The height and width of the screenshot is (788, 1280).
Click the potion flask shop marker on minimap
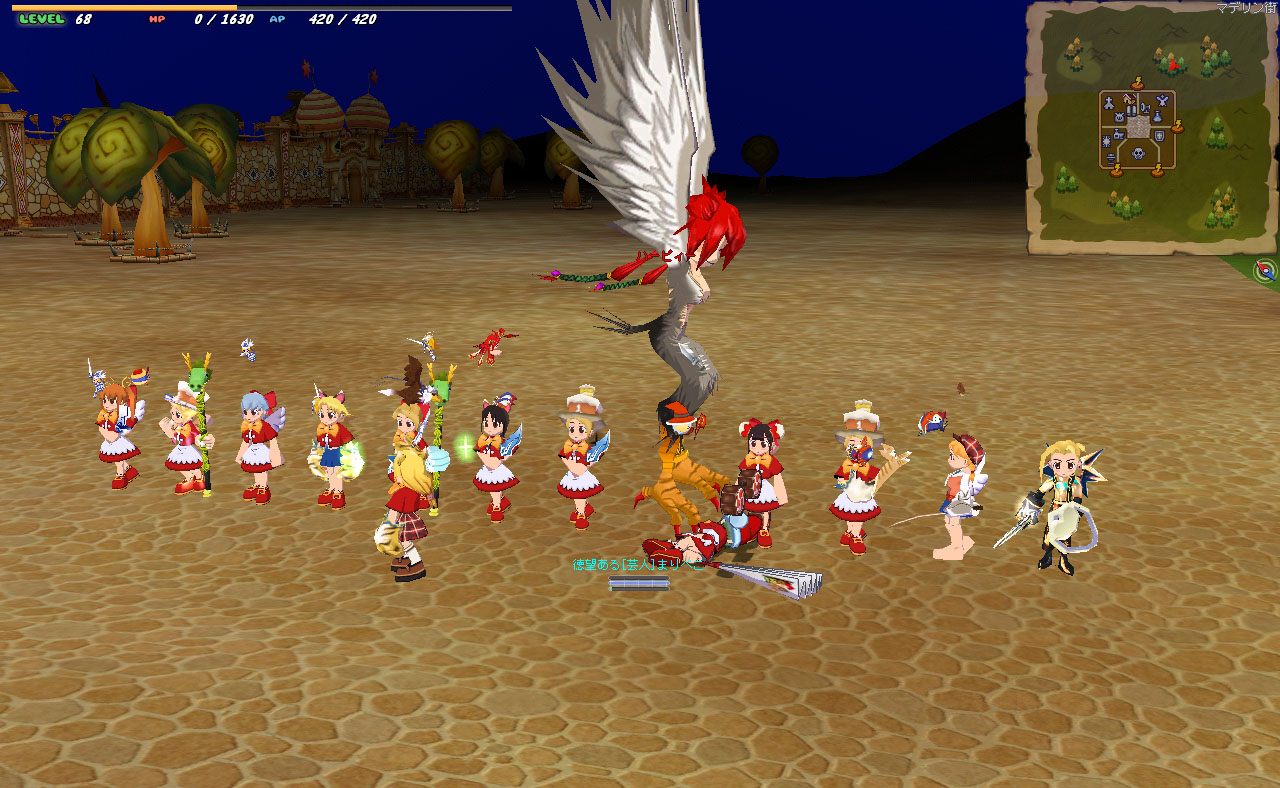click(1158, 118)
